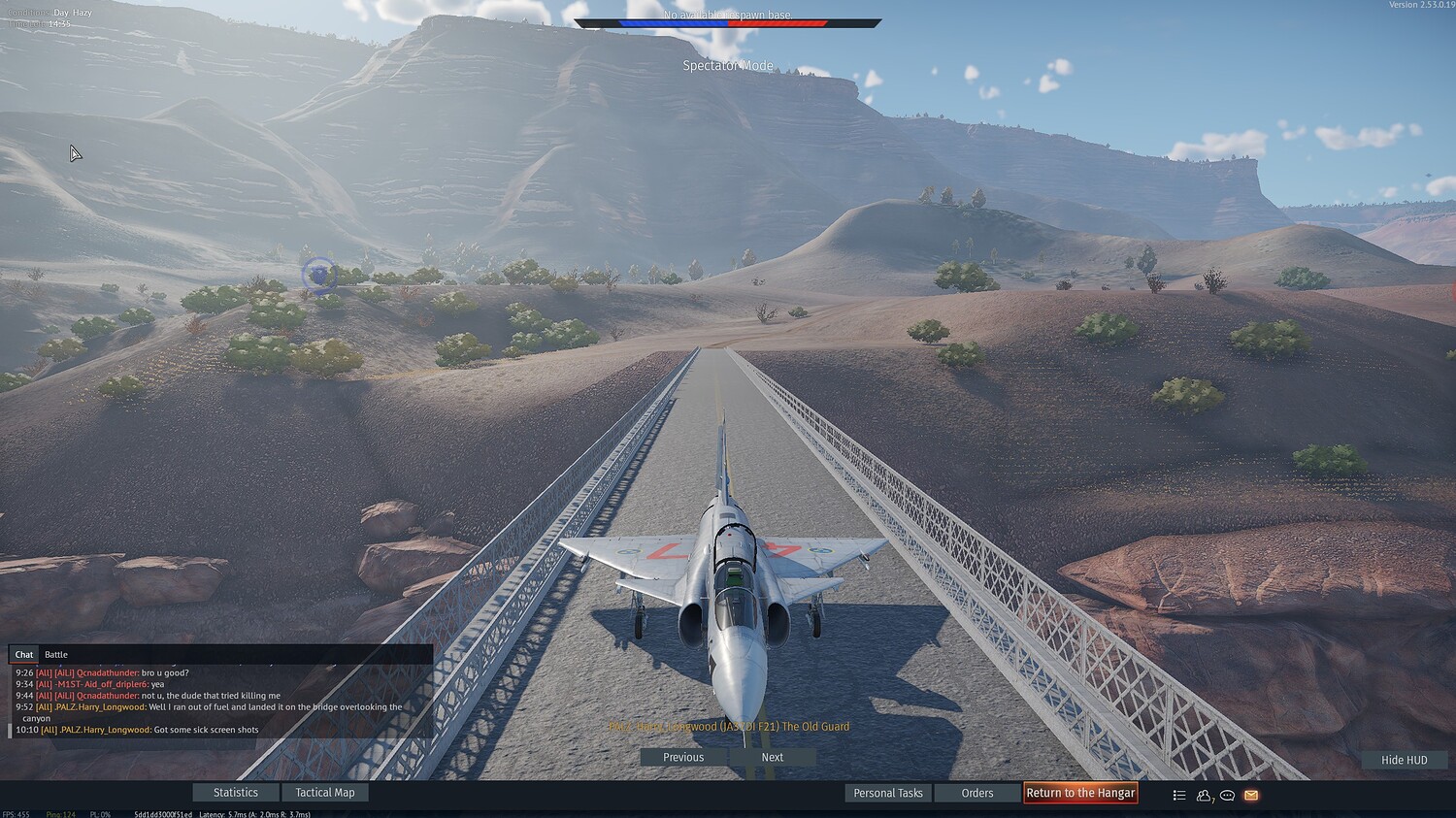Open the speech bubble chat icon
This screenshot has height=818, width=1456.
coord(1228,795)
